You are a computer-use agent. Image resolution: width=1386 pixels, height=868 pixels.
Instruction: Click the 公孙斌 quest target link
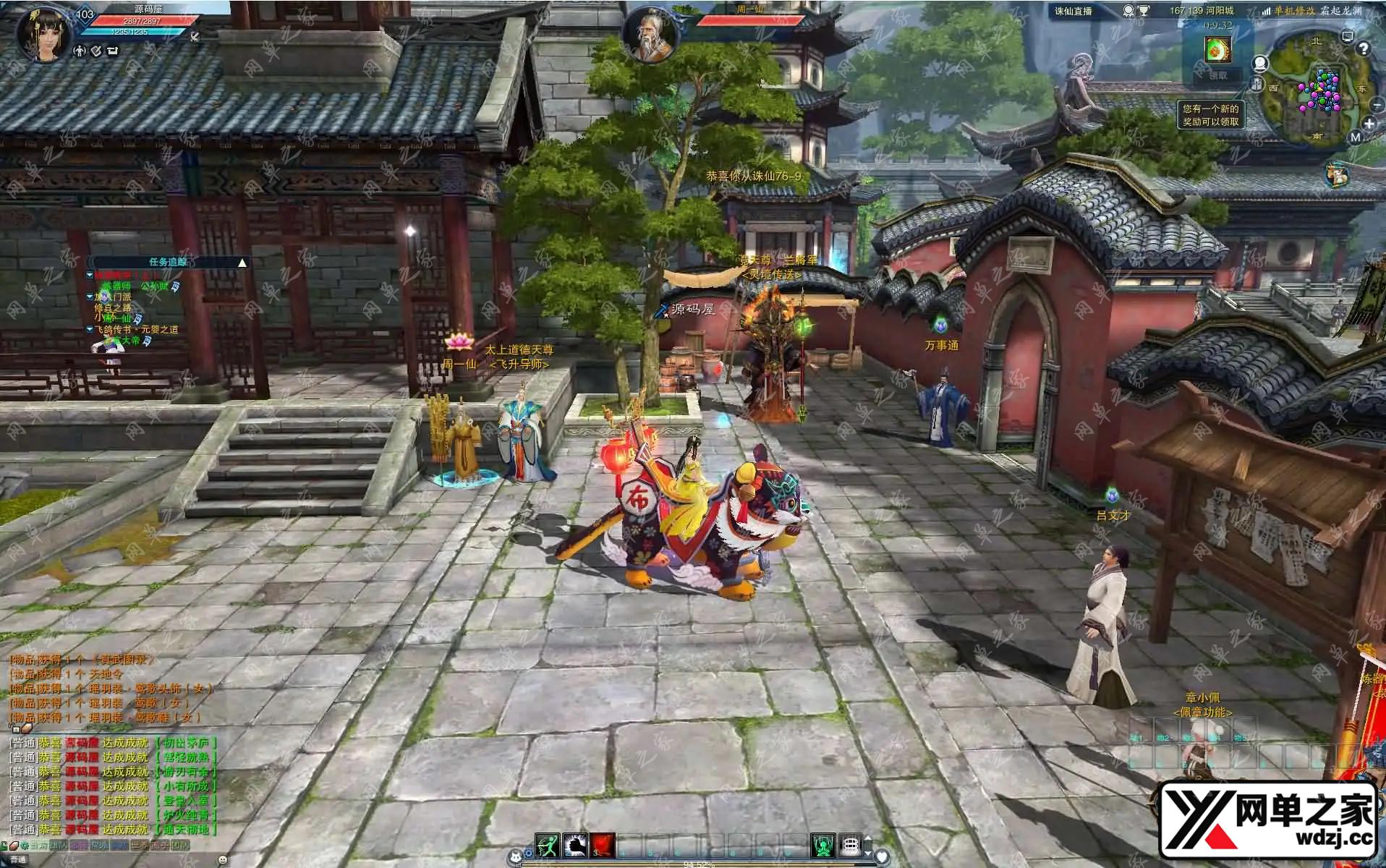coord(154,286)
